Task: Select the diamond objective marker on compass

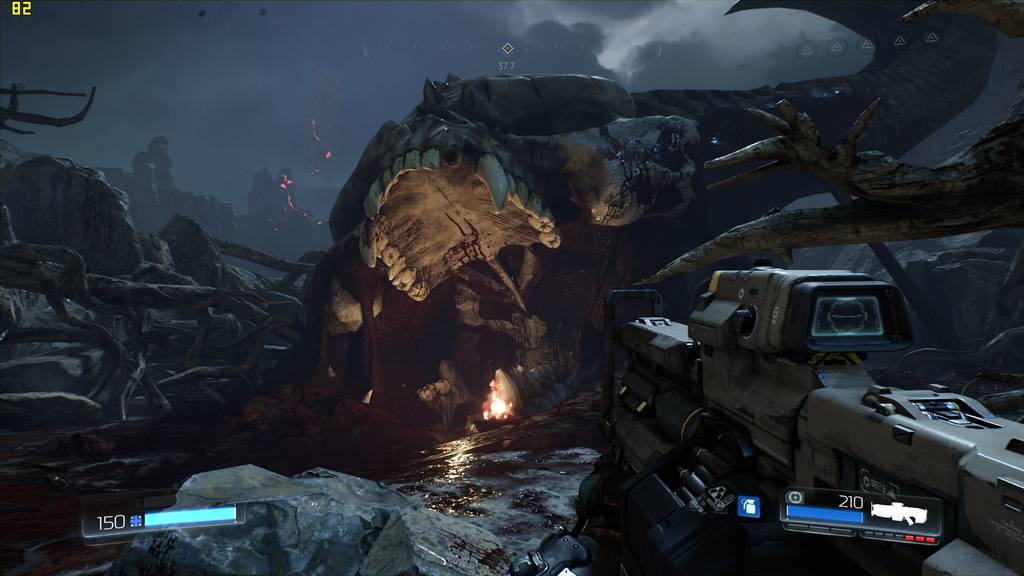Action: [507, 48]
